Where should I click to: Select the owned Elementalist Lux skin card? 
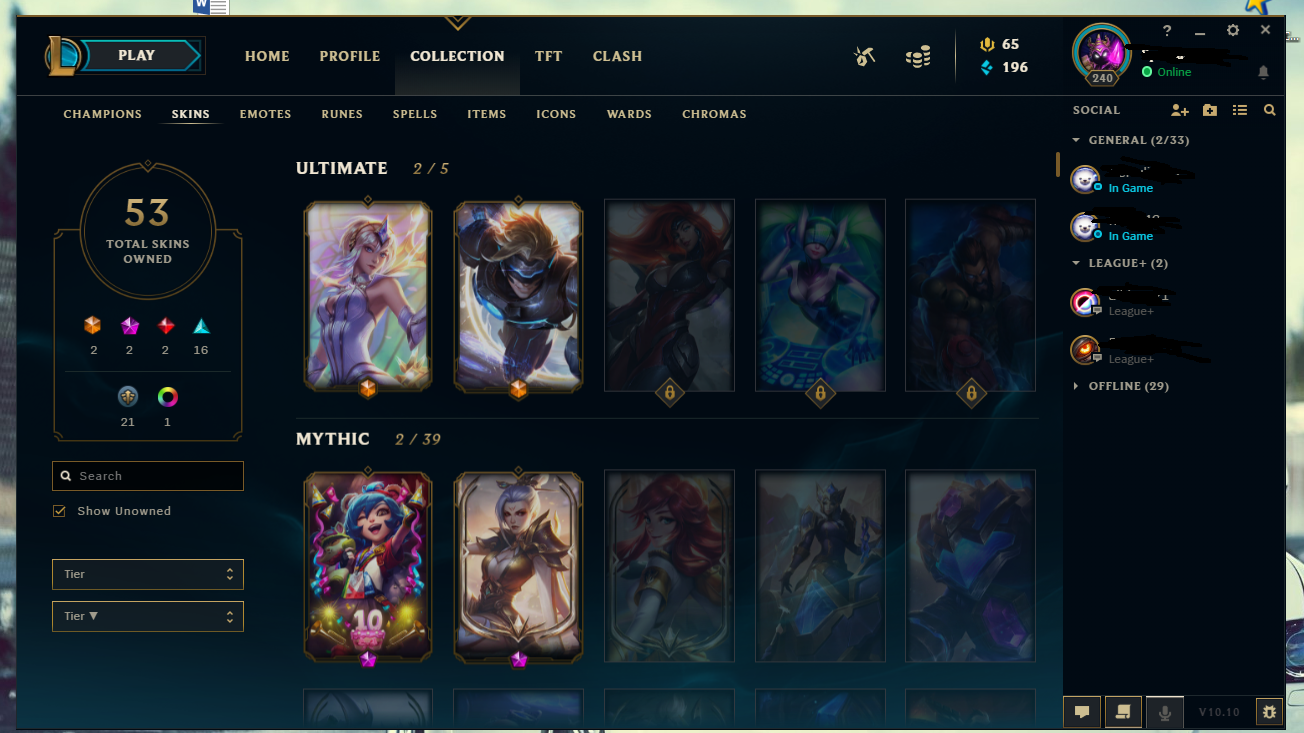[368, 295]
